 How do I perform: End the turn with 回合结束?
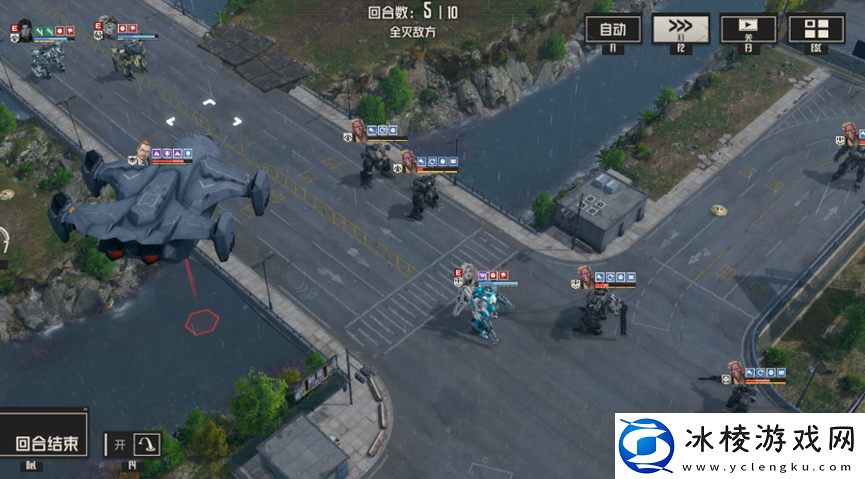point(46,444)
